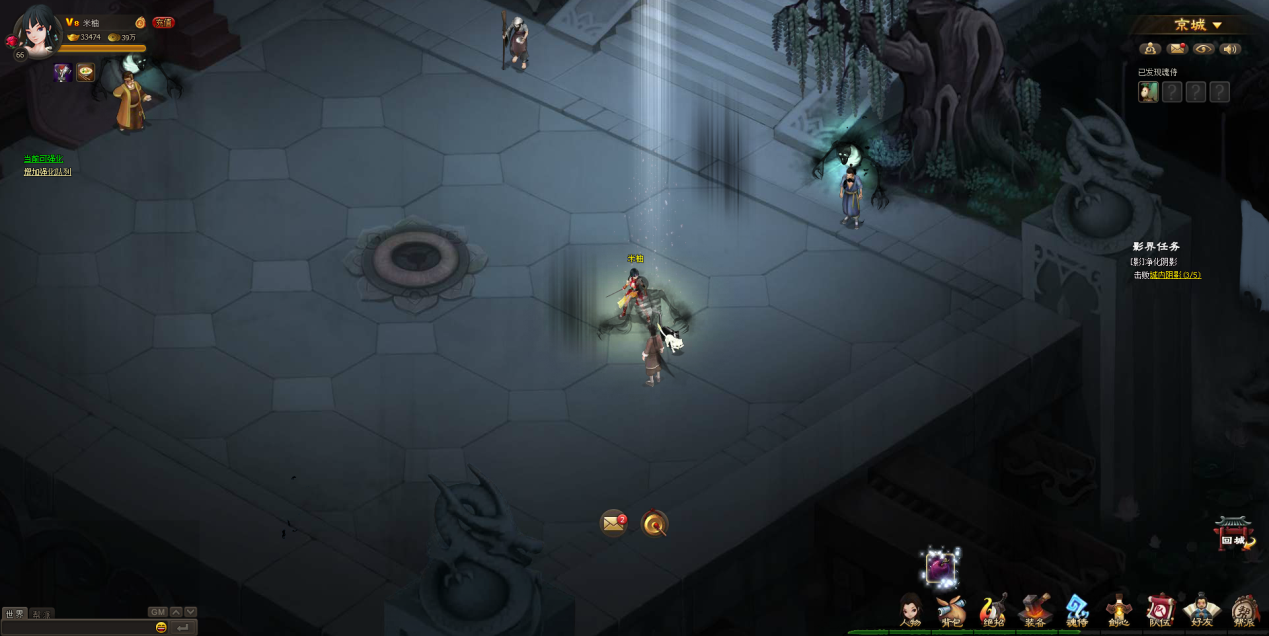
Task: Click the red 充值 recharge button
Action: point(163,22)
